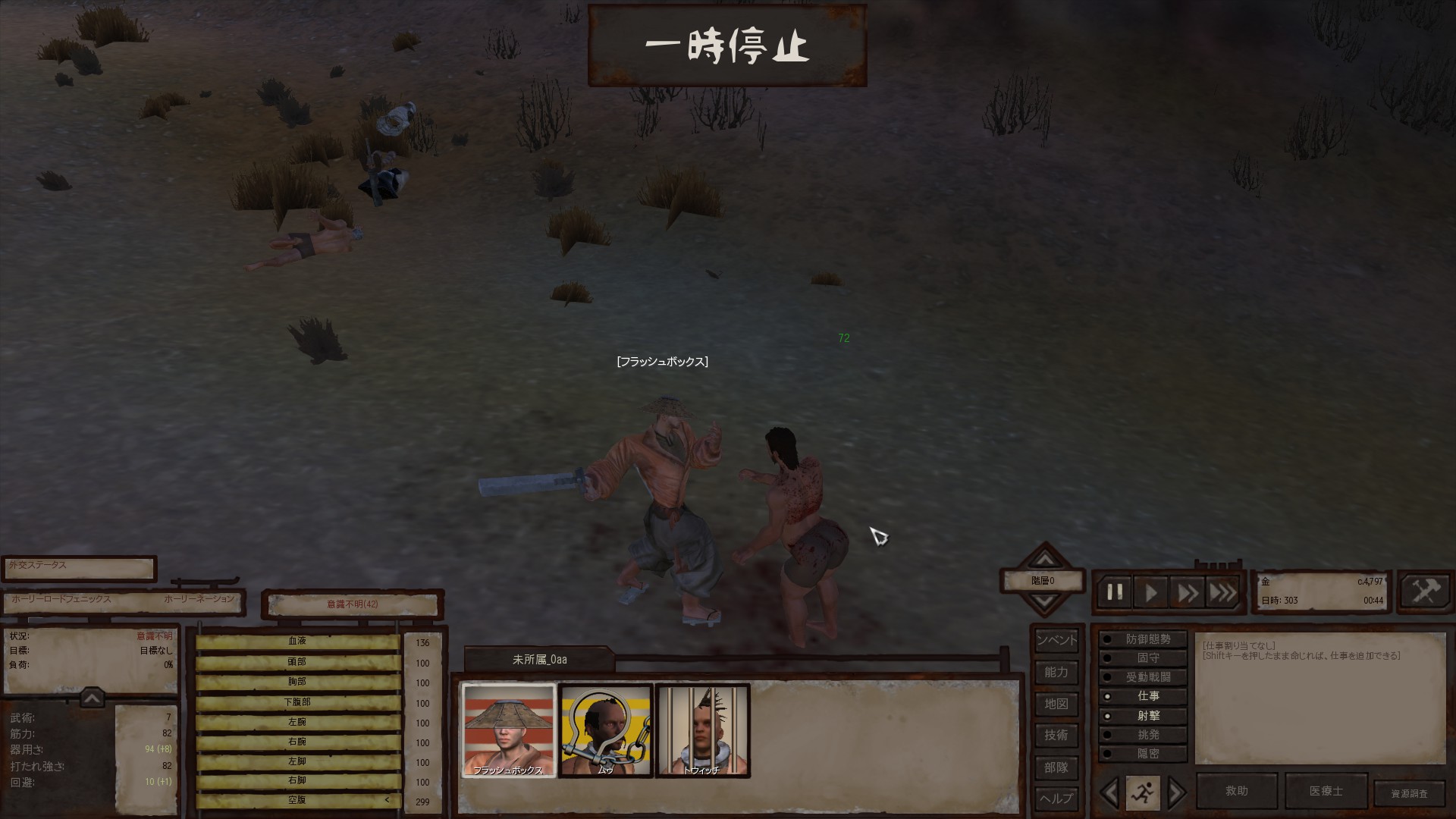
Task: Open the build mode hammer icon
Action: (x=1425, y=591)
